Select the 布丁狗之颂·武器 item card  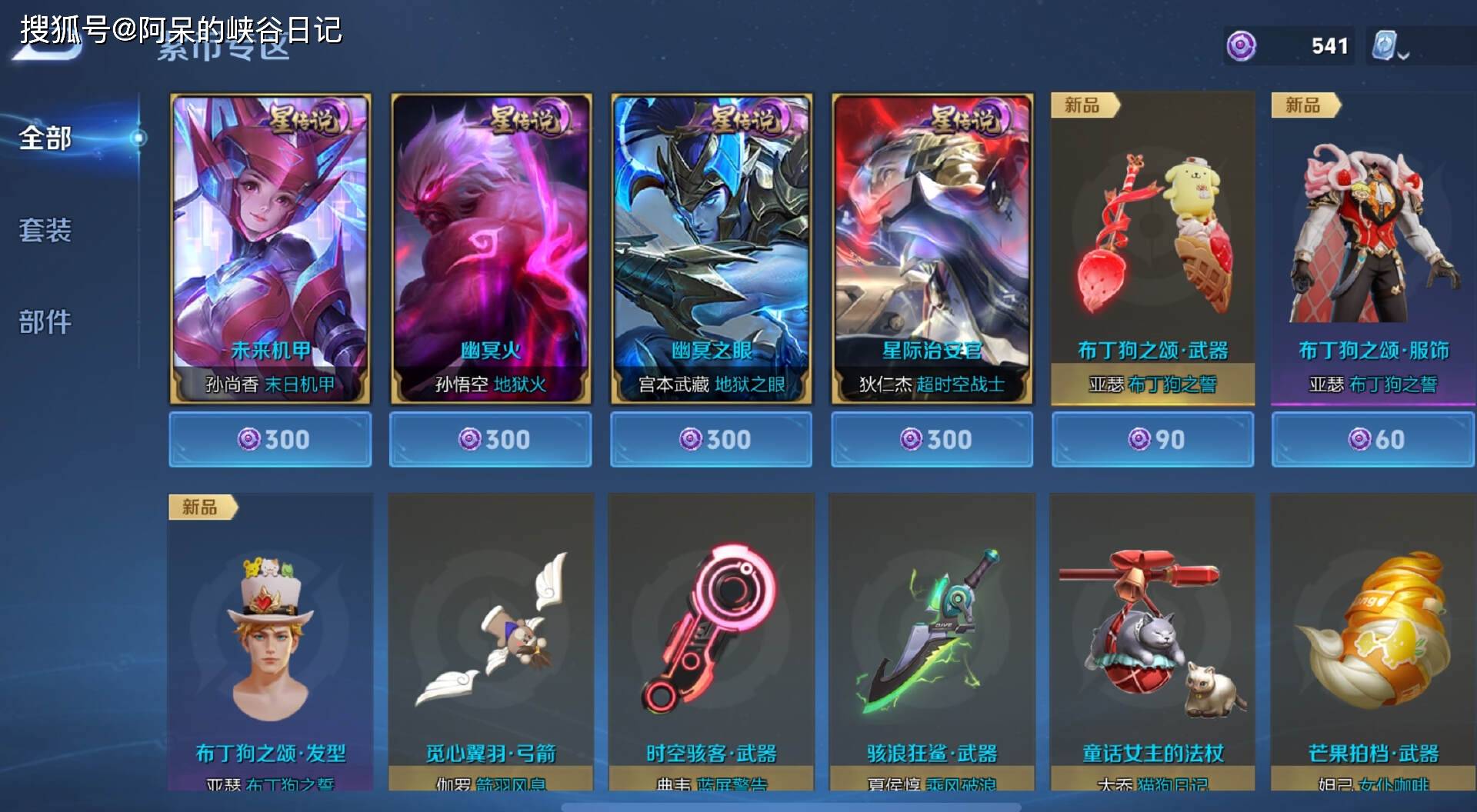[1152, 248]
